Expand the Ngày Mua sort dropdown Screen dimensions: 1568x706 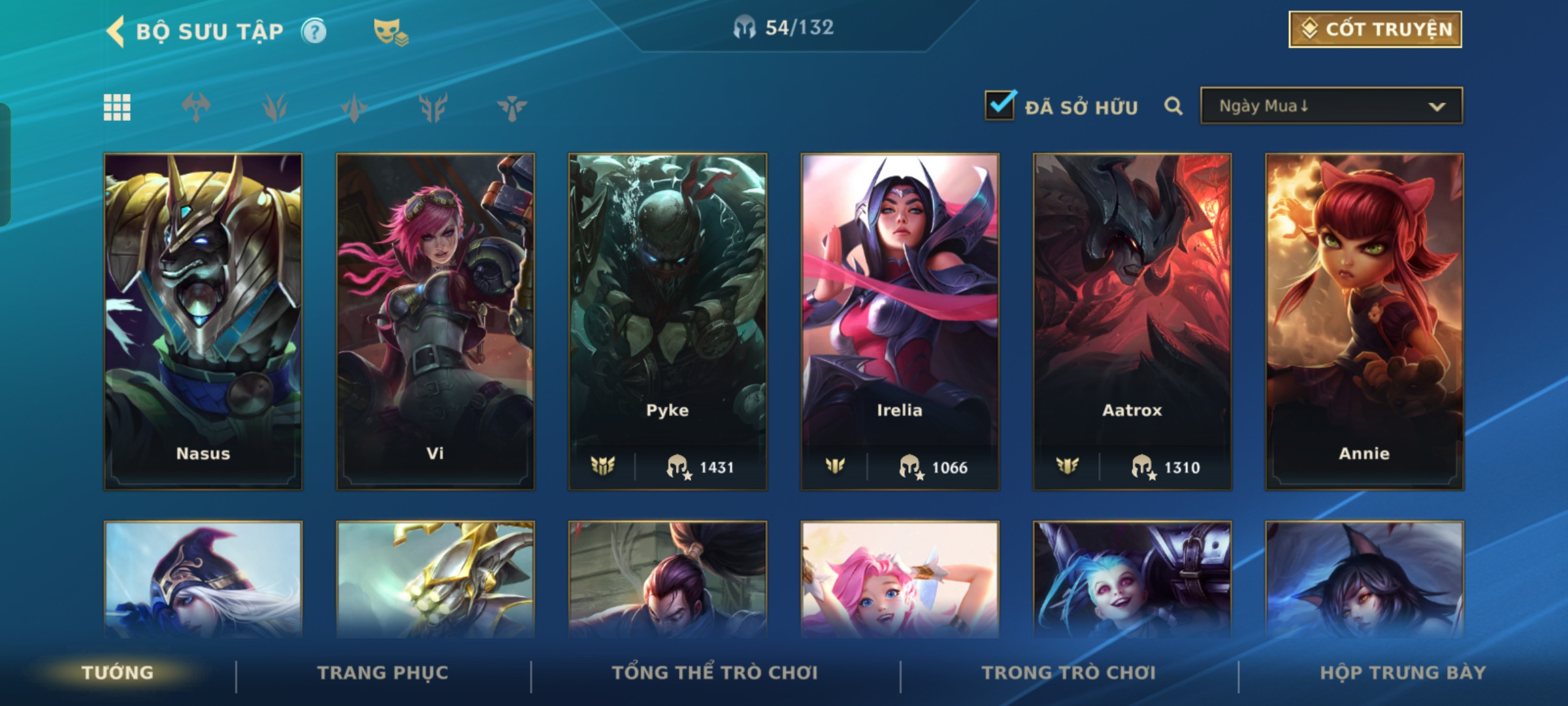[x=1331, y=106]
